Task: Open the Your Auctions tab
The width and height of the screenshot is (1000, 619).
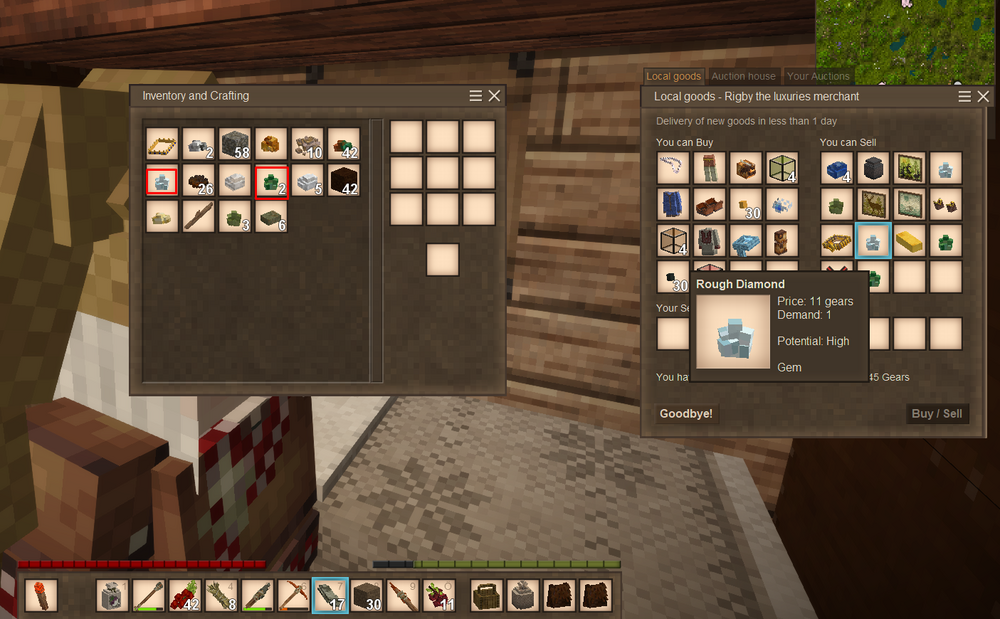Action: tap(818, 76)
